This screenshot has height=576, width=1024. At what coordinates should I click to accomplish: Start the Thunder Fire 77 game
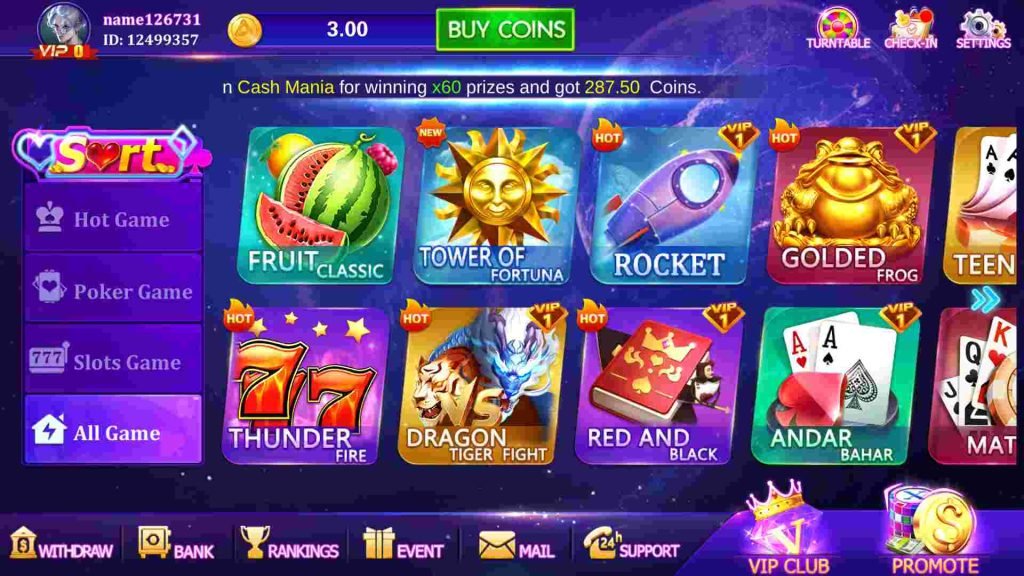coord(304,388)
